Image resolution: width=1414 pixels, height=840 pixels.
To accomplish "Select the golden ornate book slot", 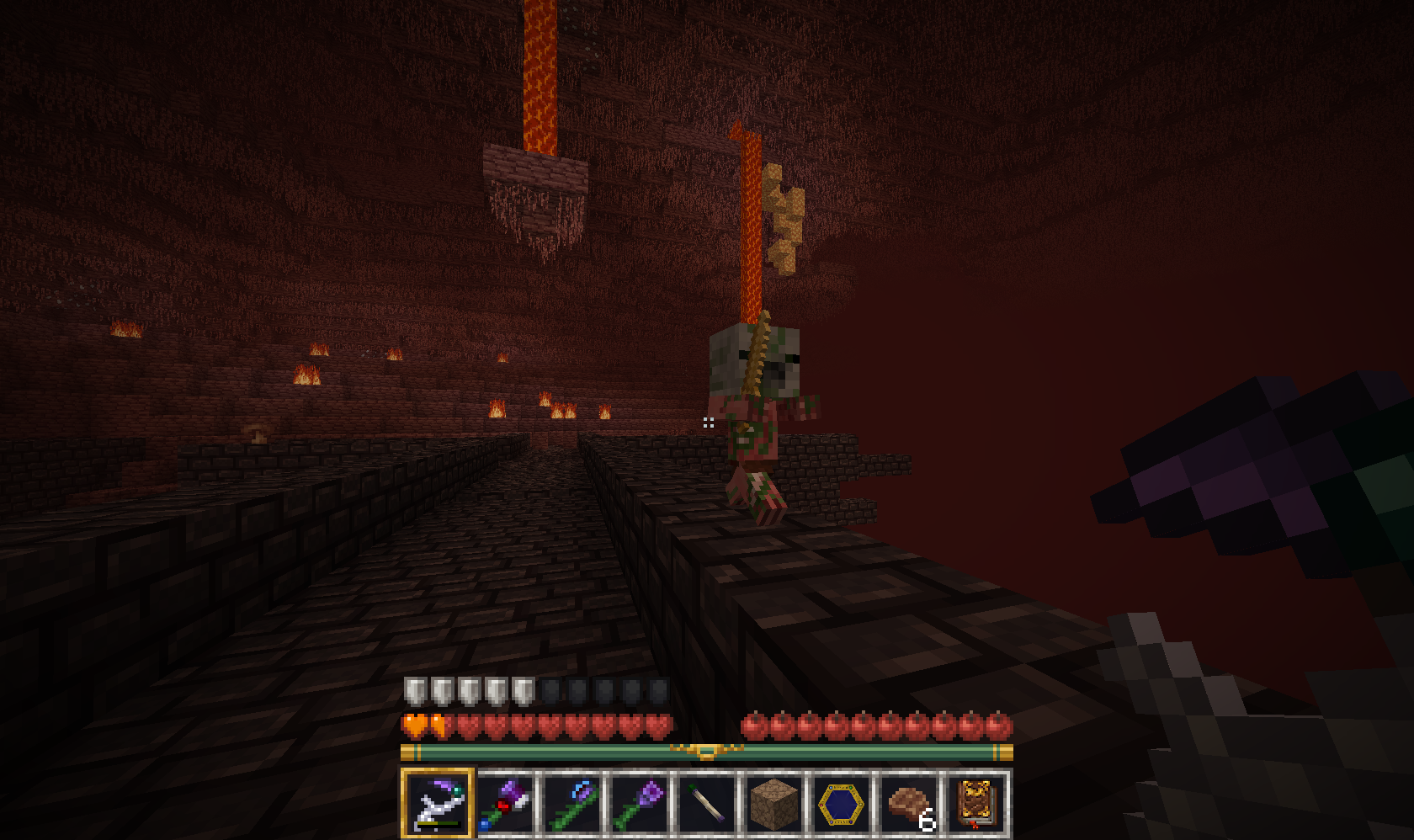I will (x=976, y=802).
